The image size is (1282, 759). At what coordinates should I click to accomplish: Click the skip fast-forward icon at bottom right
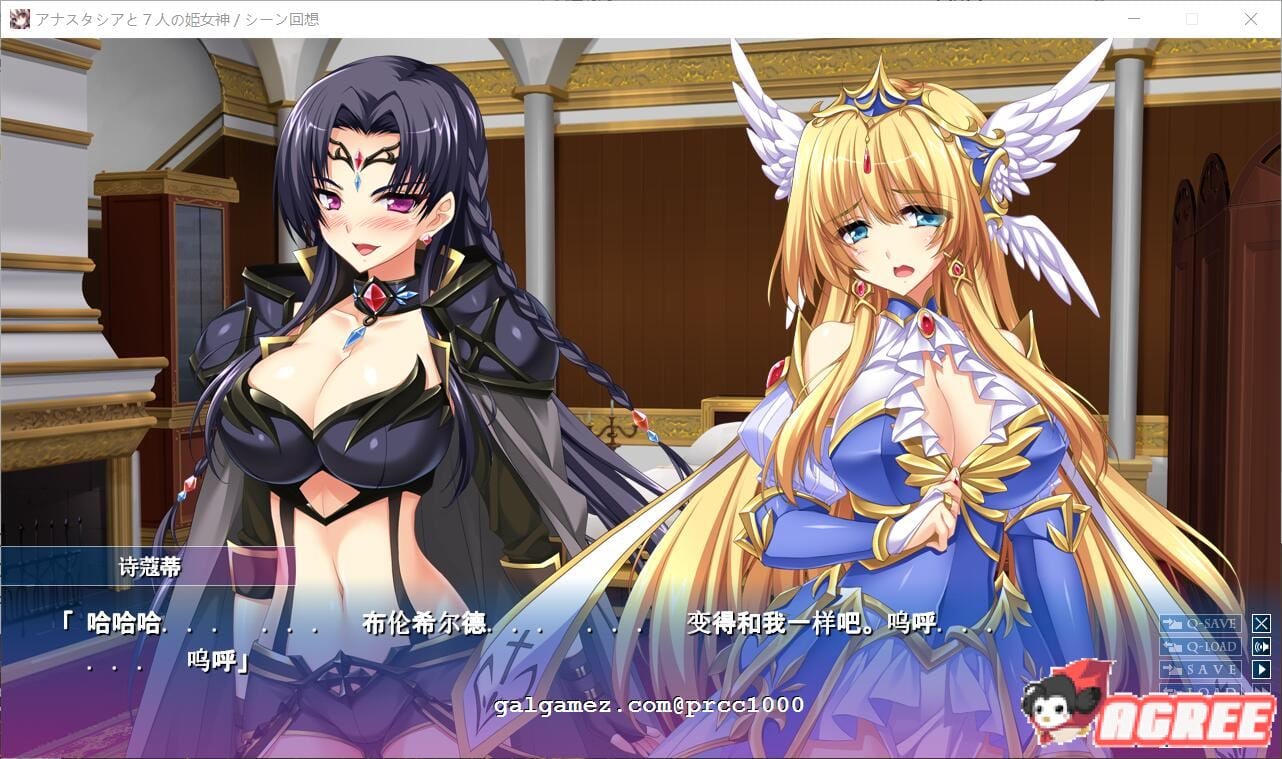pos(1263,690)
